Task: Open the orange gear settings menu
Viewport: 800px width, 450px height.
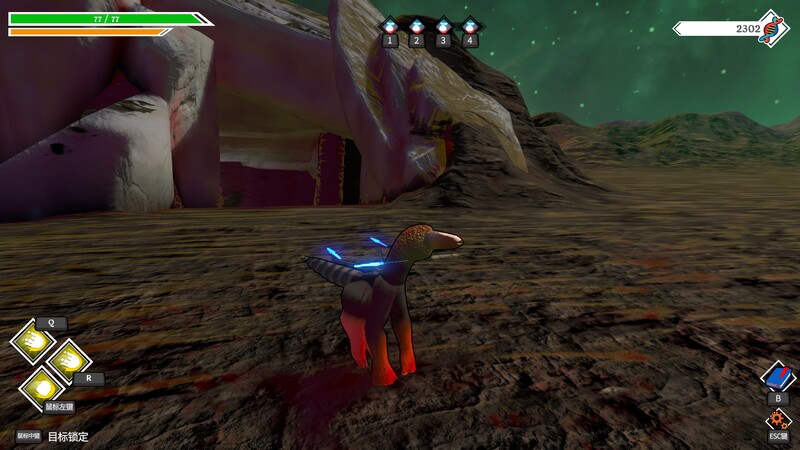Action: [x=778, y=419]
